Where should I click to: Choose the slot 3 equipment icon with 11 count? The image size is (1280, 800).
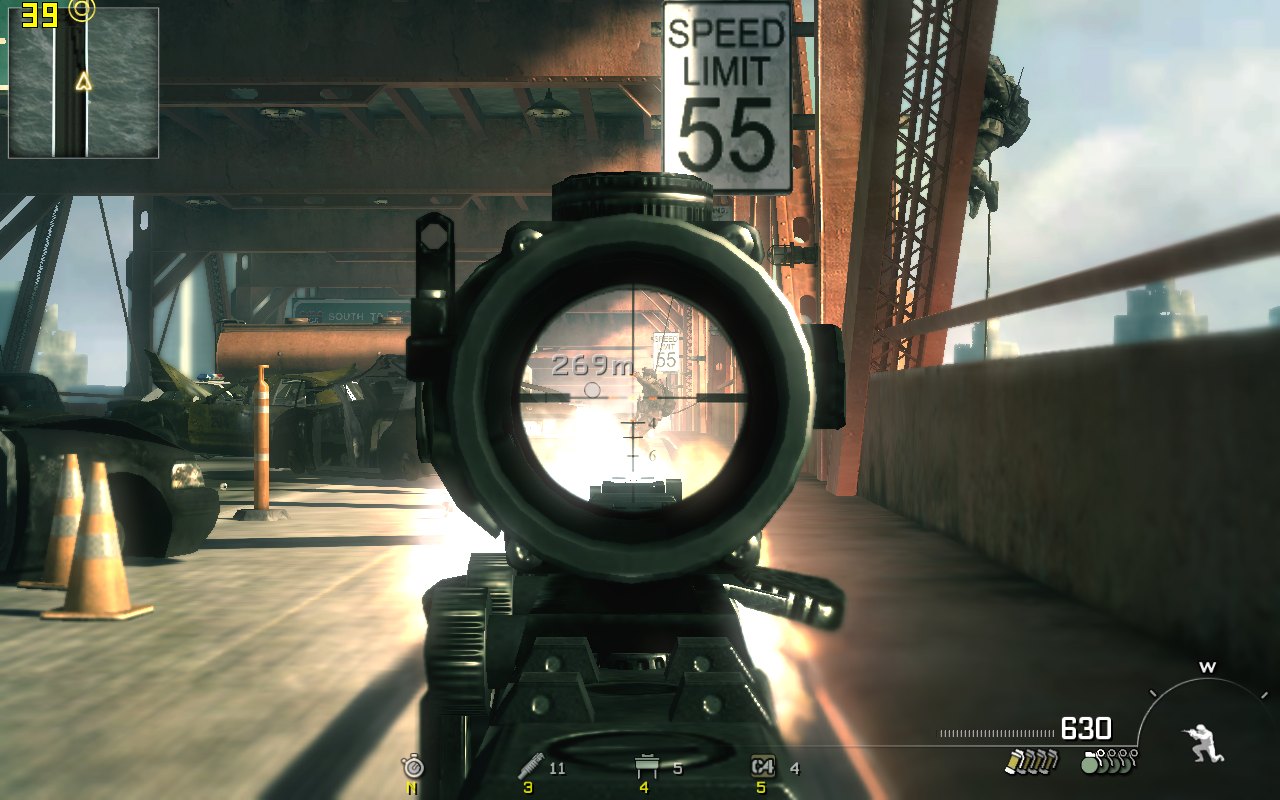[530, 767]
